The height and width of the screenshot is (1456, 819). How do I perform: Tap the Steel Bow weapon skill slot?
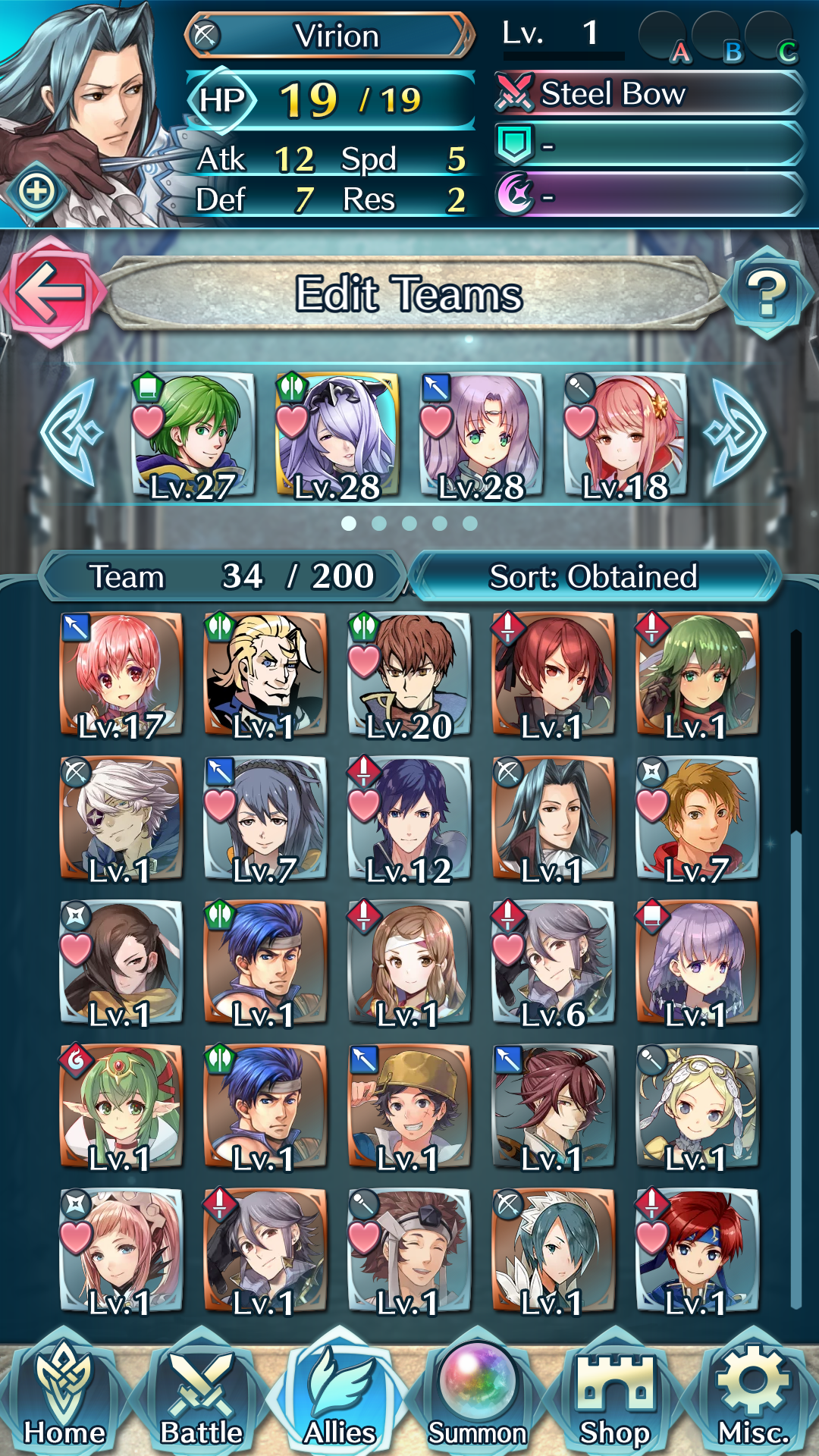tap(648, 94)
